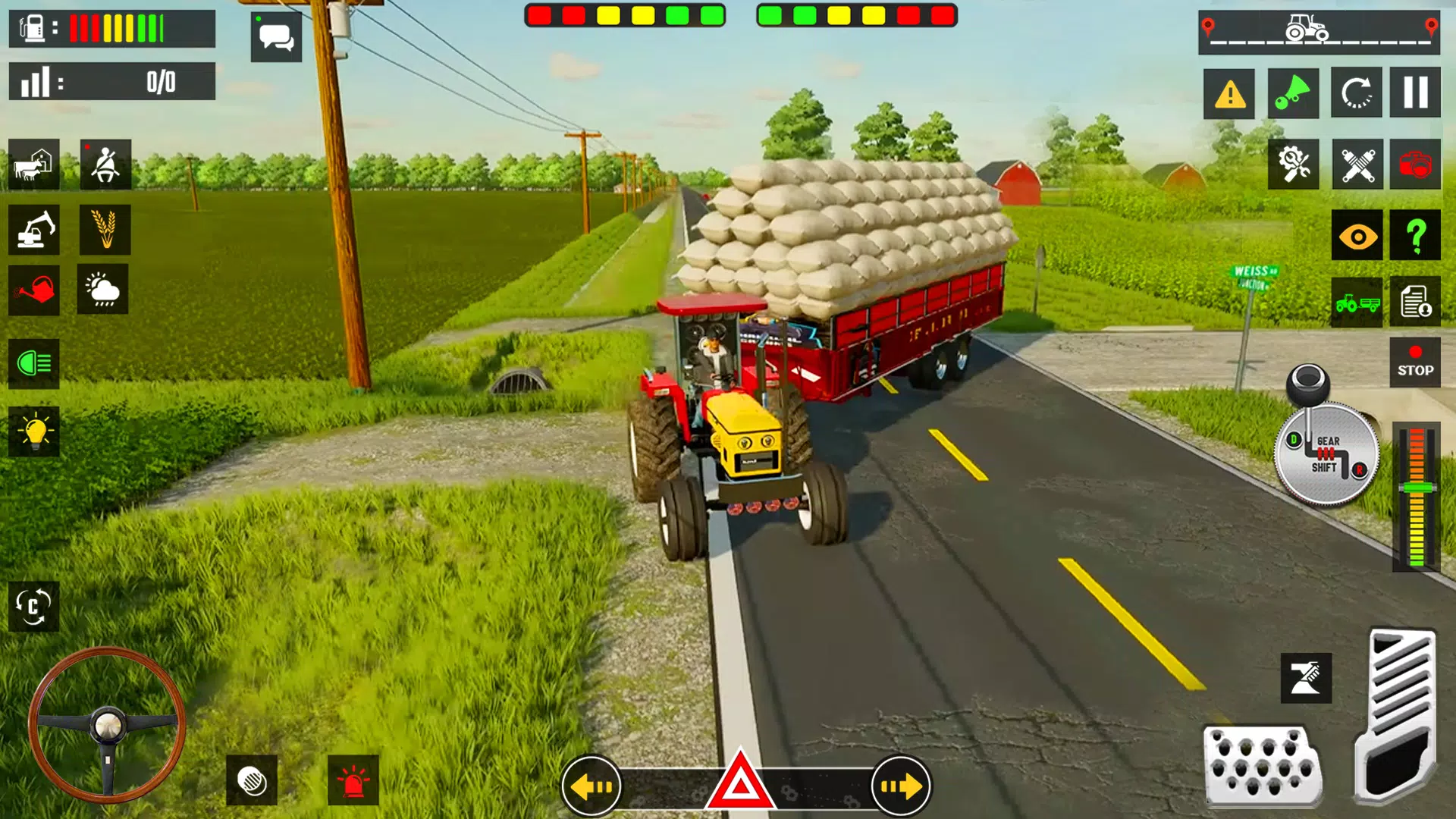The height and width of the screenshot is (819, 1456).
Task: Open help with the green question mark
Action: 1415,236
